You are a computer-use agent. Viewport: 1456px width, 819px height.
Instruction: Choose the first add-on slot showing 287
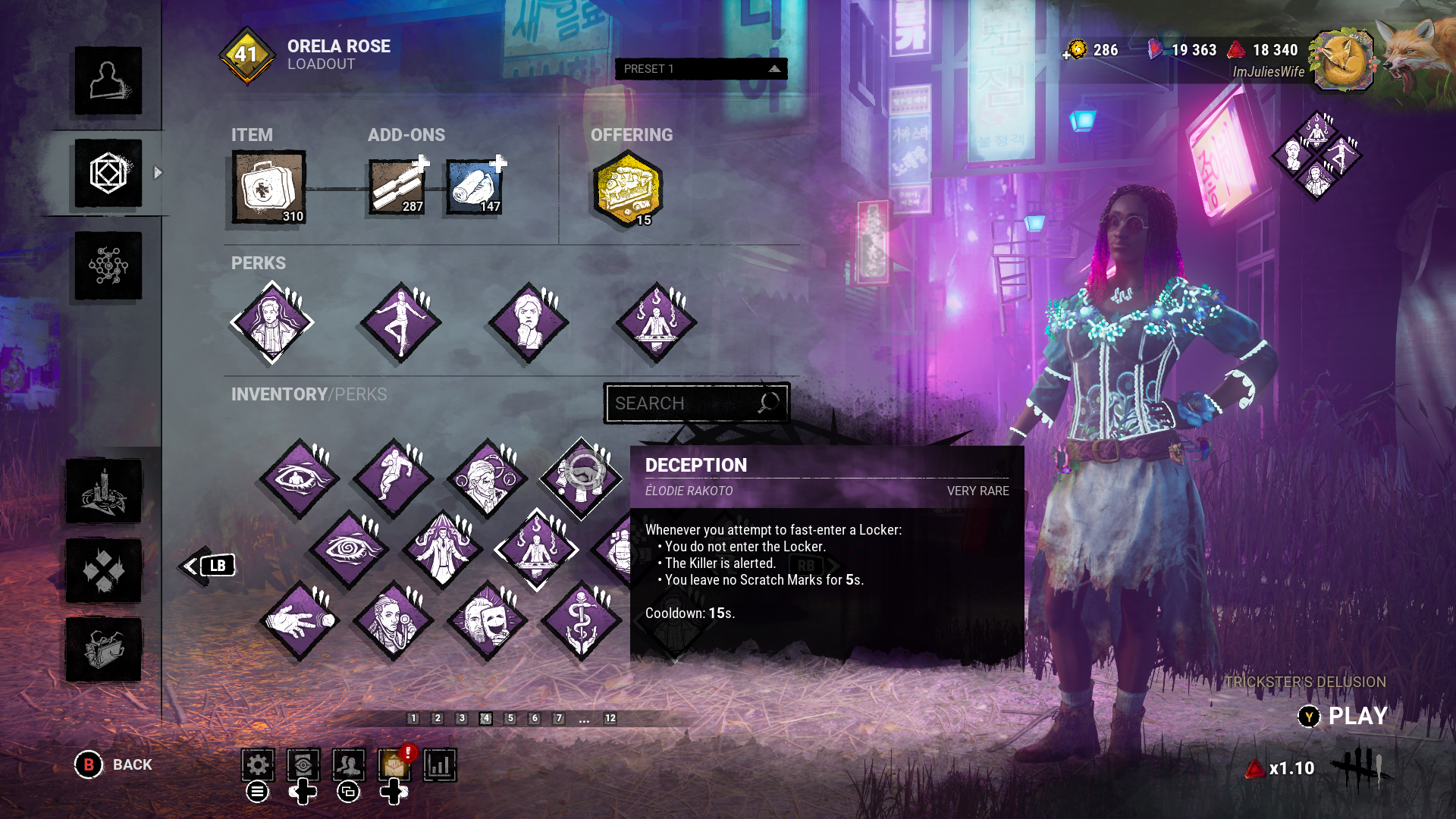(397, 187)
